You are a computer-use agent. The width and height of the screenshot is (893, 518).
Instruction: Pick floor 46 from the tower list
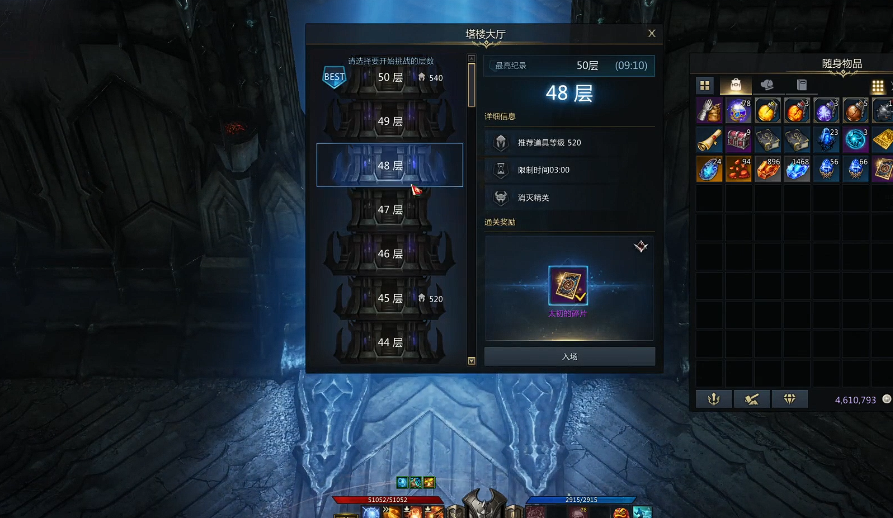point(389,254)
